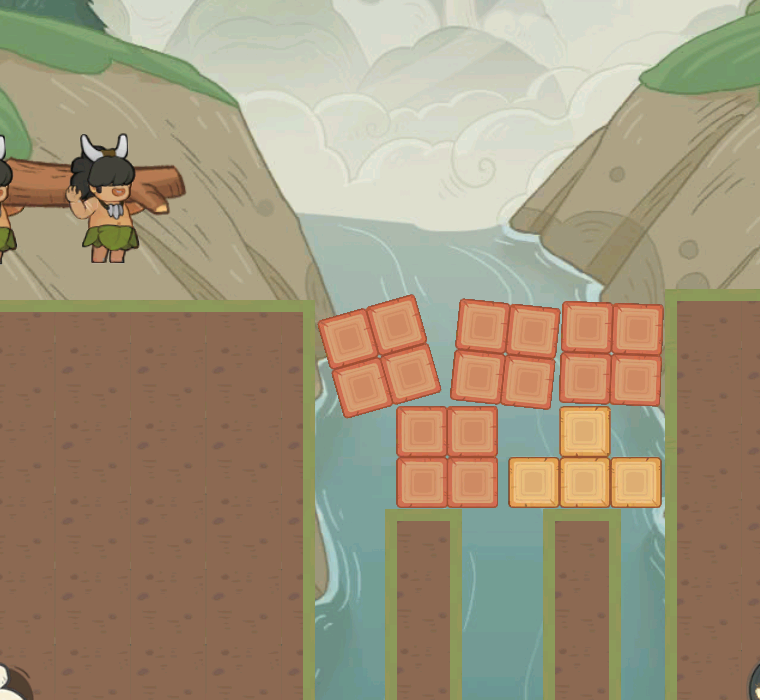Screen dimensions: 760x700
Task: Select the red square block touching the right cliff
Action: (611, 353)
